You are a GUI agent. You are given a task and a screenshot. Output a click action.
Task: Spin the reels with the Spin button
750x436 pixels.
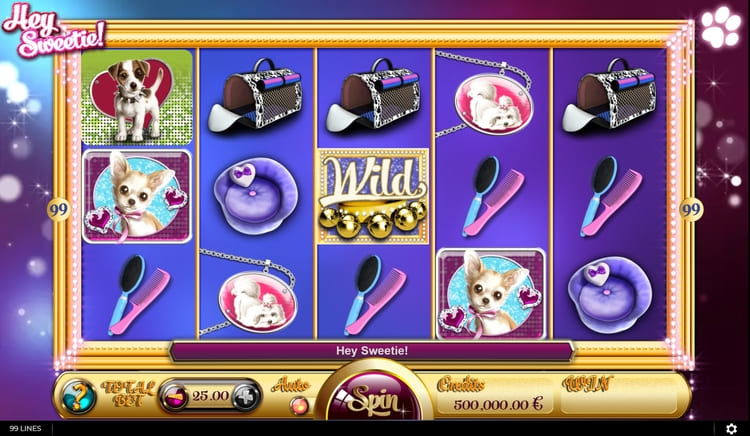click(374, 398)
